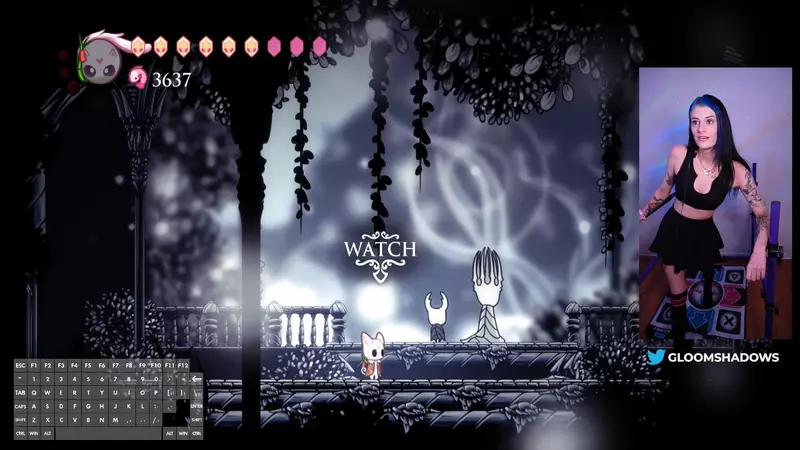Select the WATCH interaction prompt
The height and width of the screenshot is (450, 800).
pos(380,248)
